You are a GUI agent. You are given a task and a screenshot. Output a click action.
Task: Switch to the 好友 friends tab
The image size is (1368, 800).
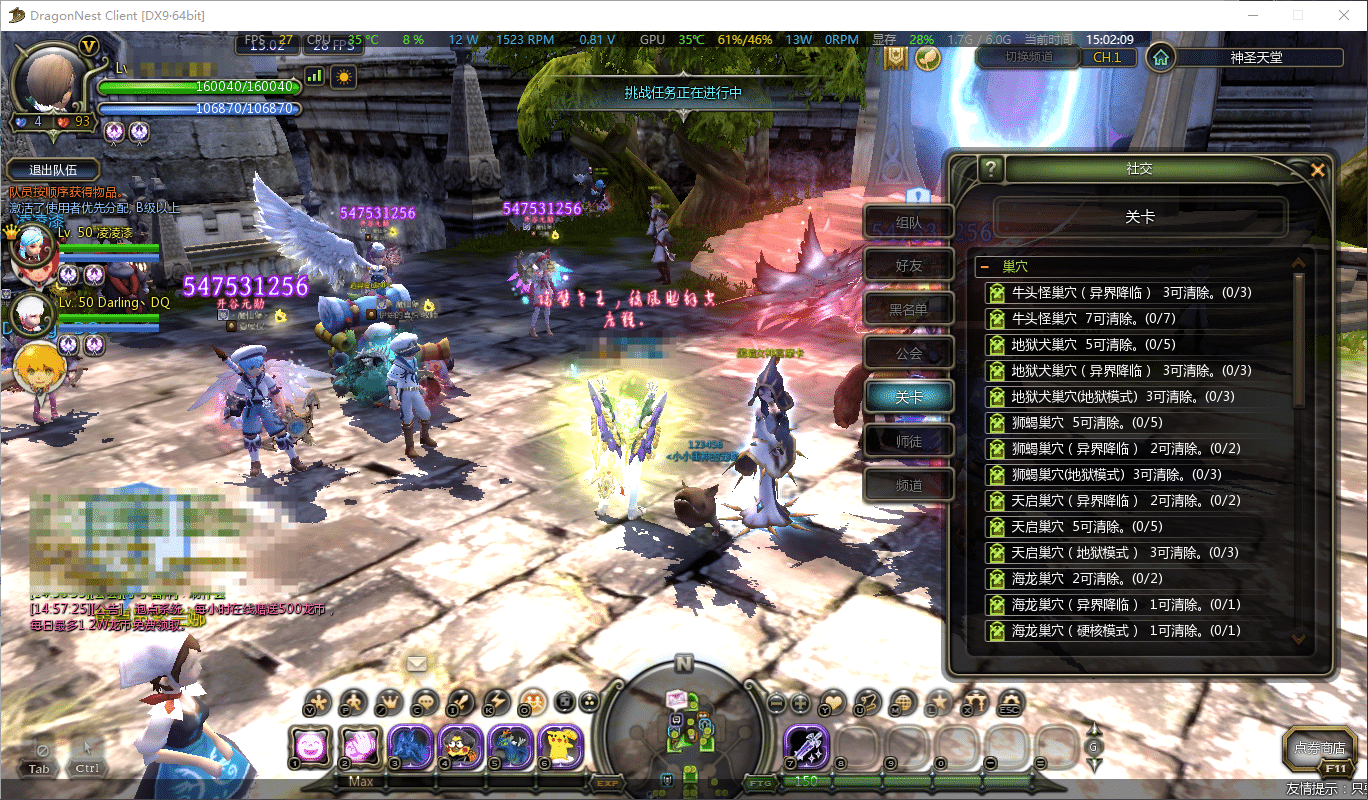[x=908, y=266]
